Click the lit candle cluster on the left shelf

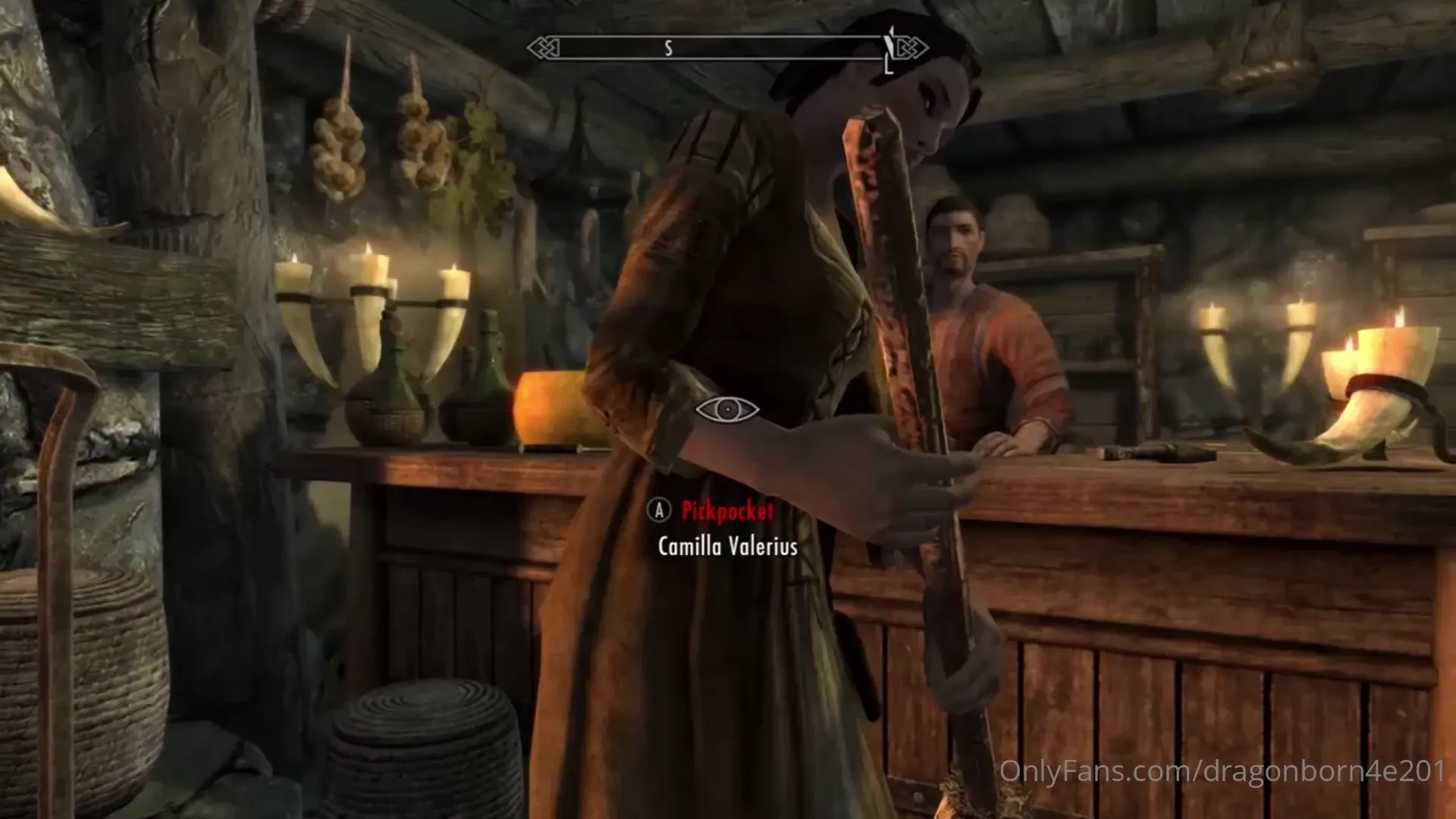(x=372, y=281)
